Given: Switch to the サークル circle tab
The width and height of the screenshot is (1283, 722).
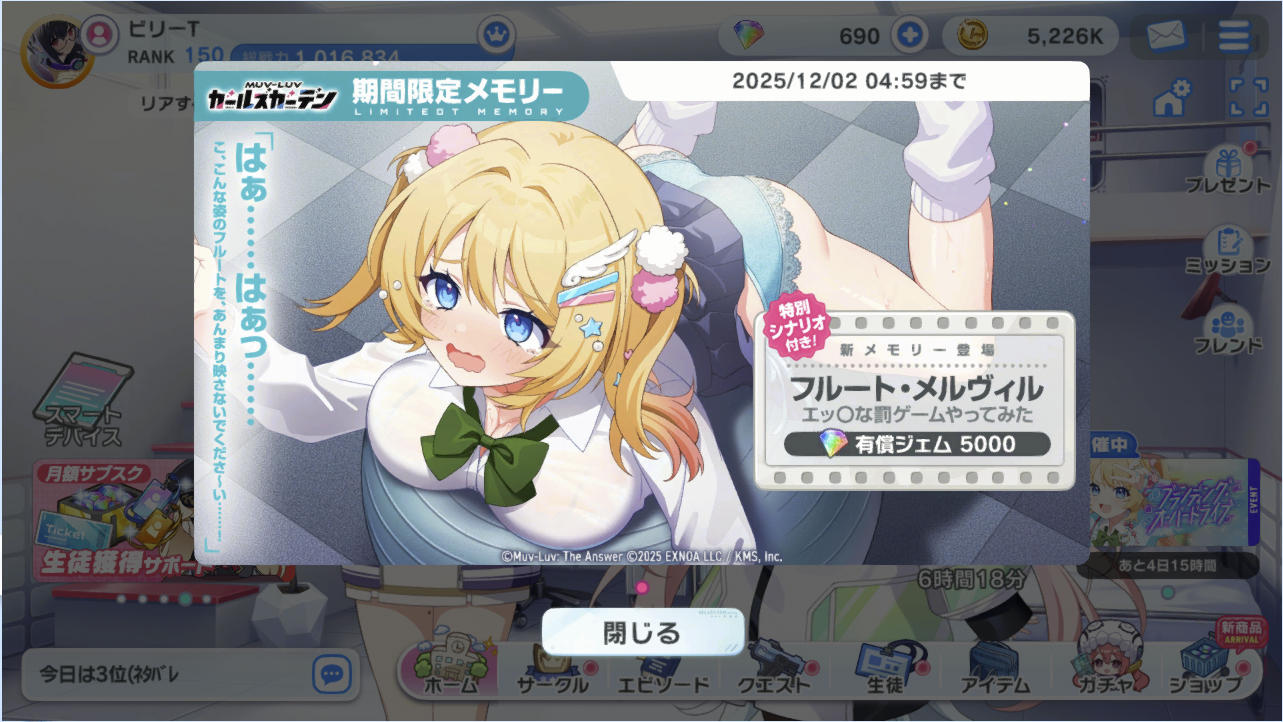Looking at the screenshot, I should pyautogui.click(x=552, y=670).
